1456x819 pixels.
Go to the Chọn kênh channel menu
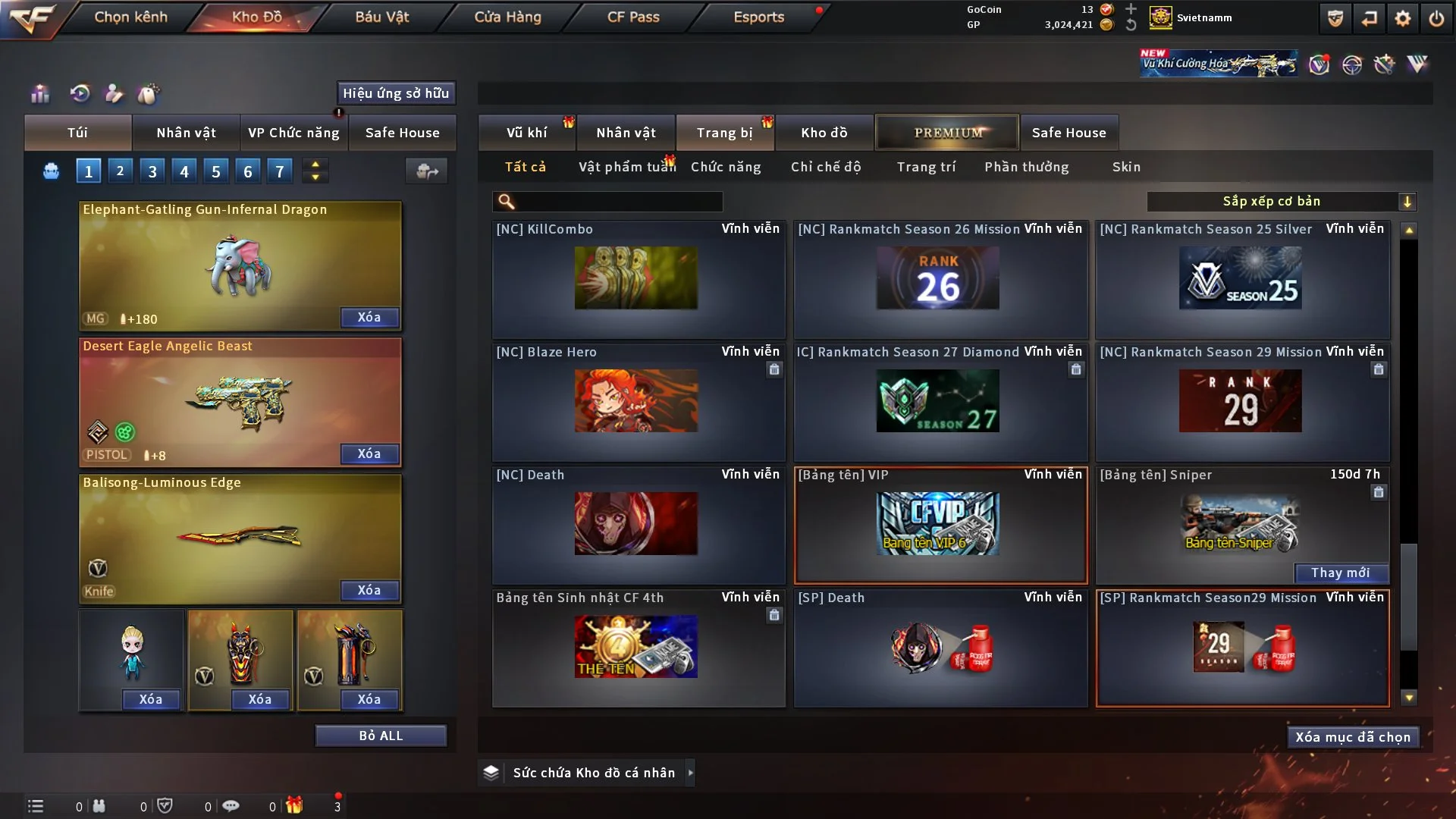click(x=130, y=17)
